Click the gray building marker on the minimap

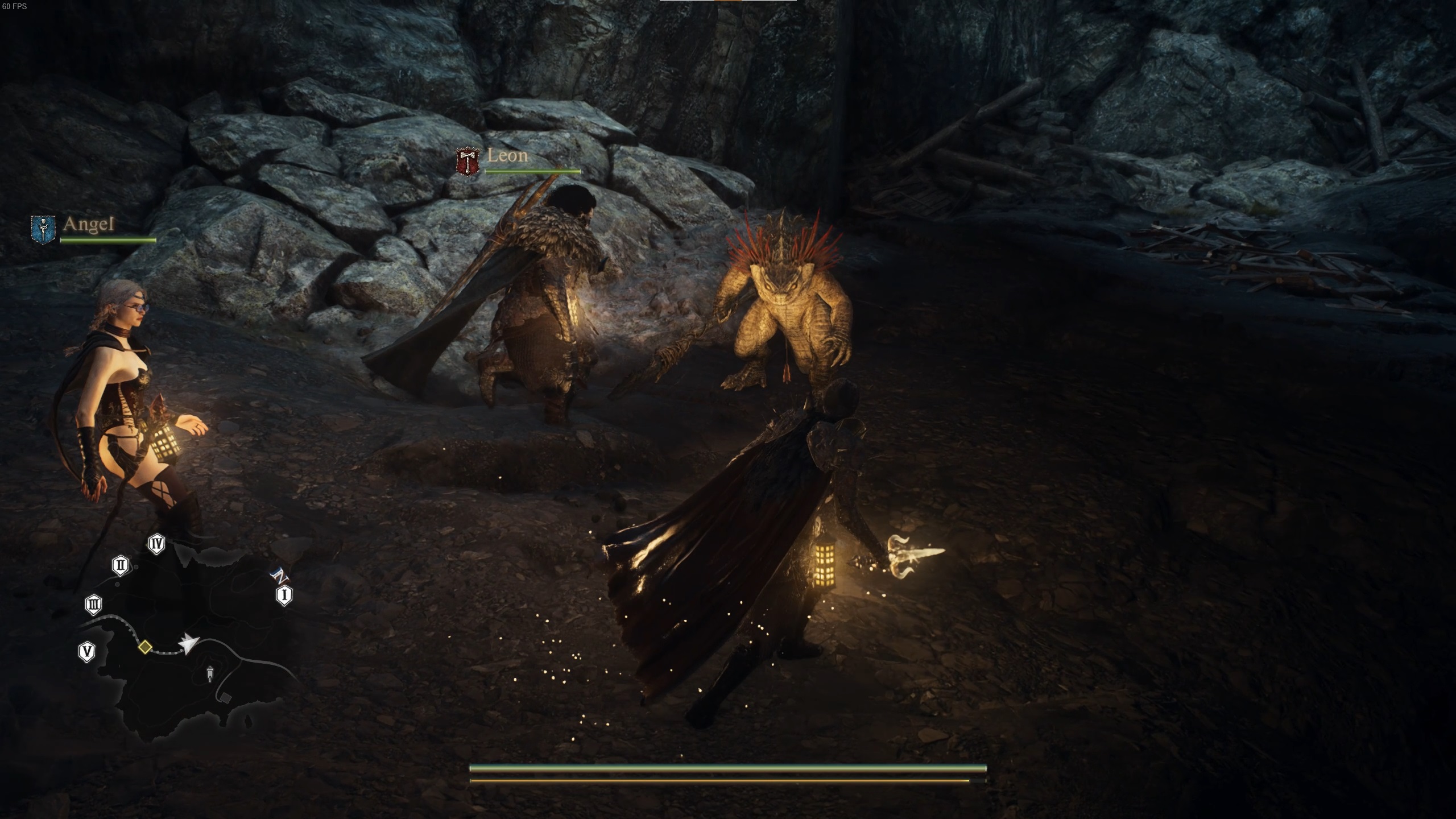(x=227, y=698)
